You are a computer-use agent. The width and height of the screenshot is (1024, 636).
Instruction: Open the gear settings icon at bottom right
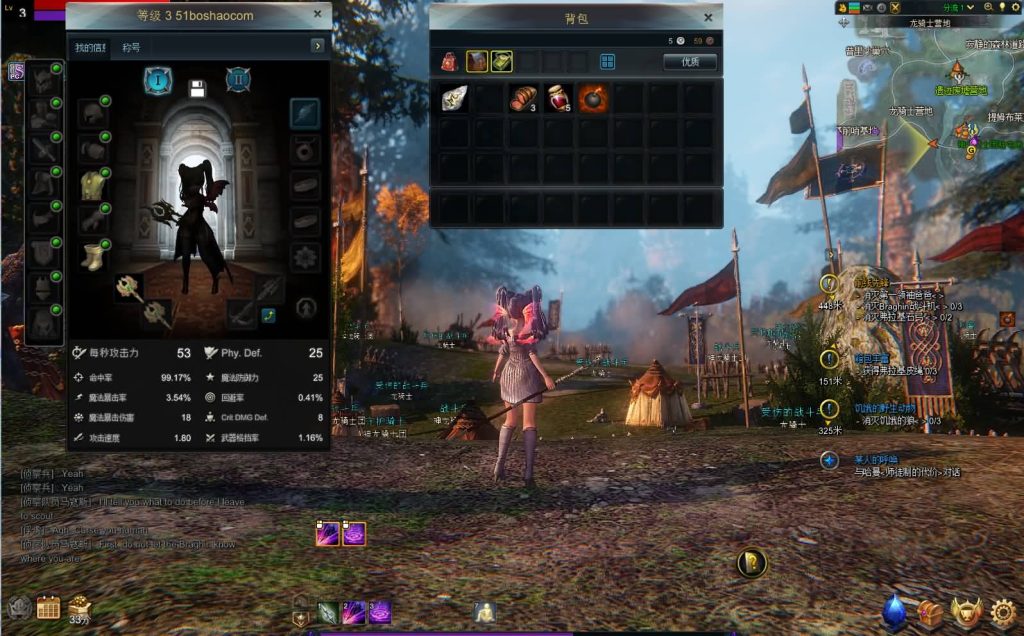coord(1003,611)
